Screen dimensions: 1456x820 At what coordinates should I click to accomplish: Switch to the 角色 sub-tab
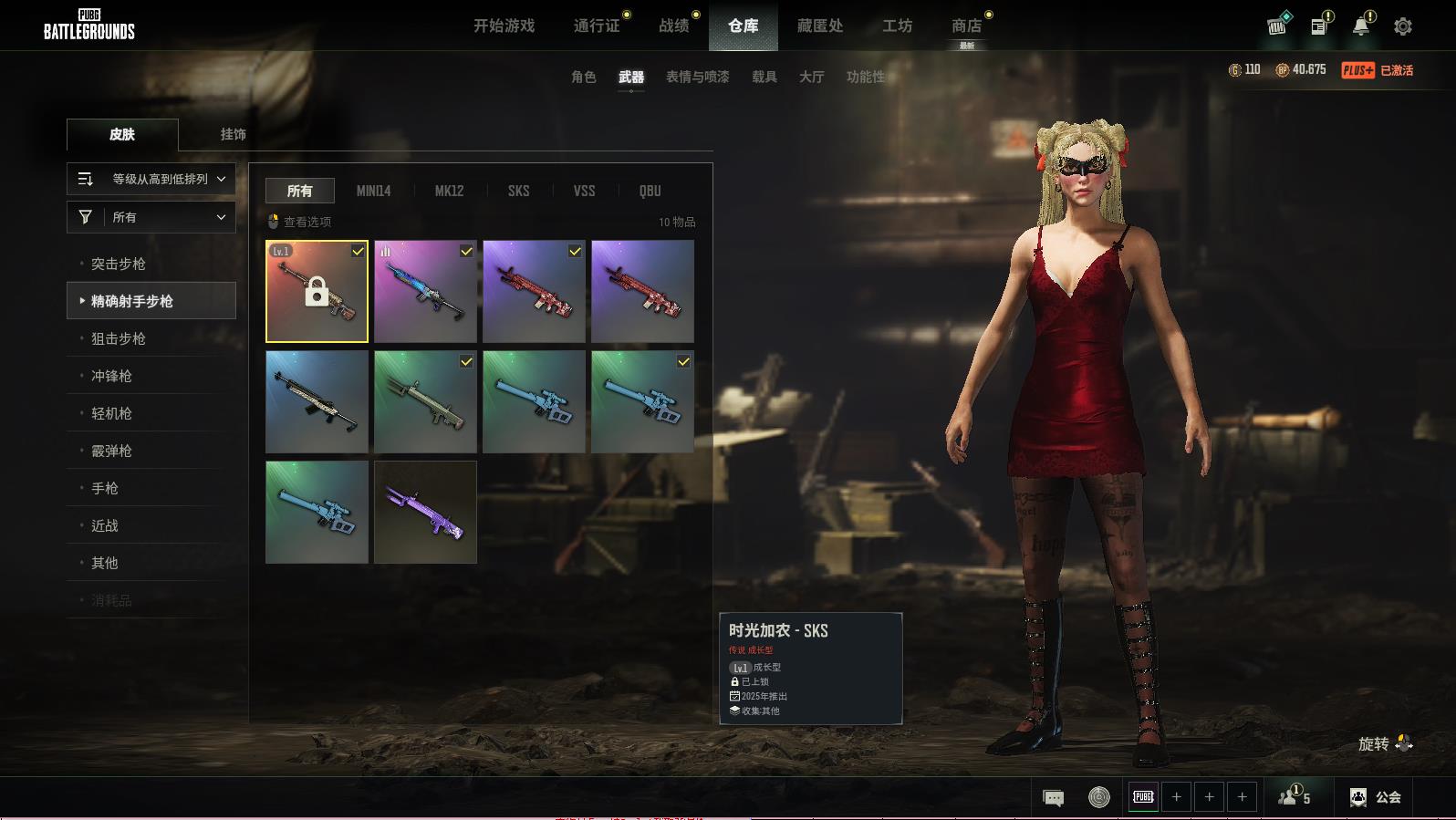click(x=583, y=77)
